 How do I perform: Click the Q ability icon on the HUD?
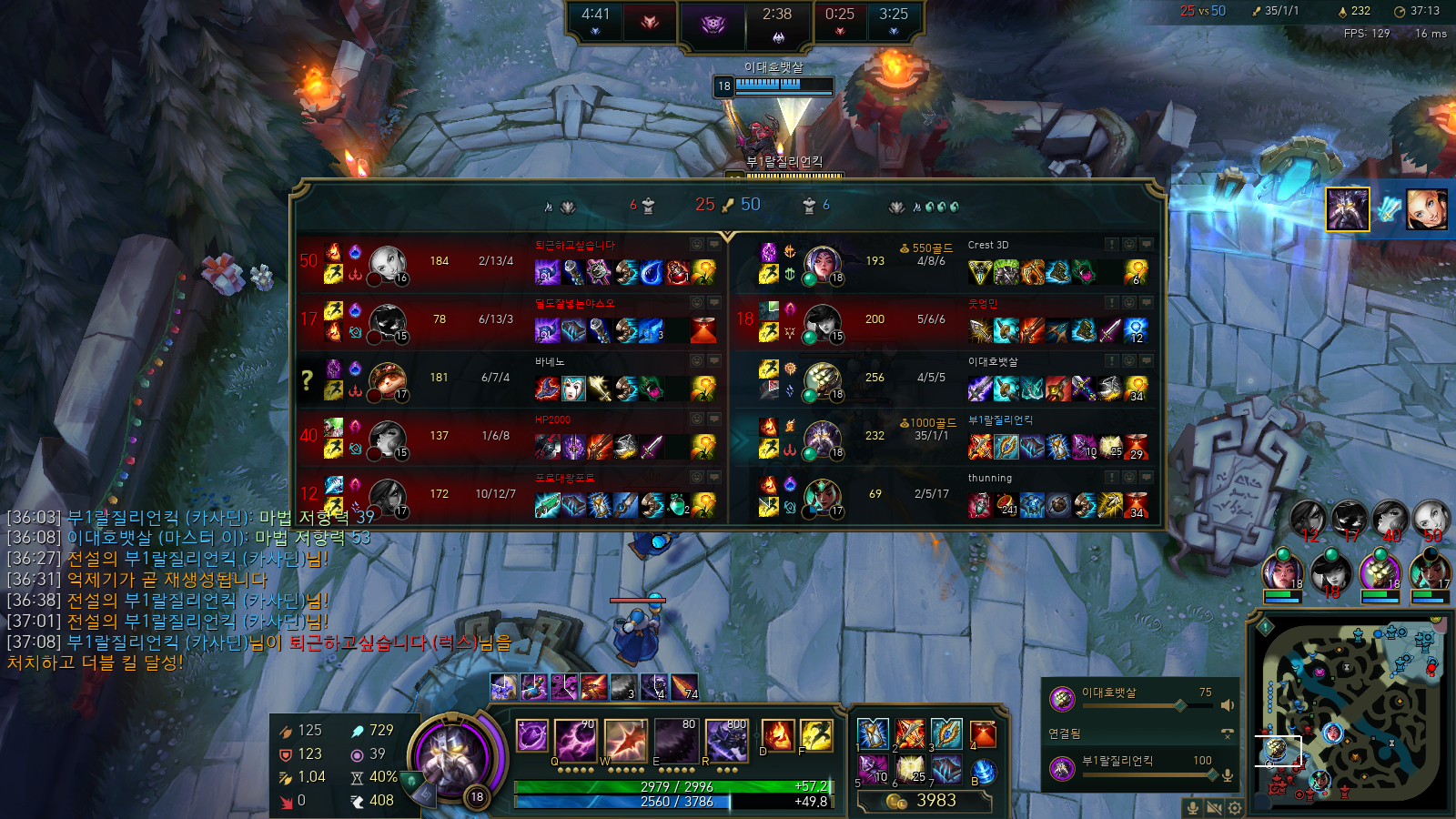pos(576,739)
